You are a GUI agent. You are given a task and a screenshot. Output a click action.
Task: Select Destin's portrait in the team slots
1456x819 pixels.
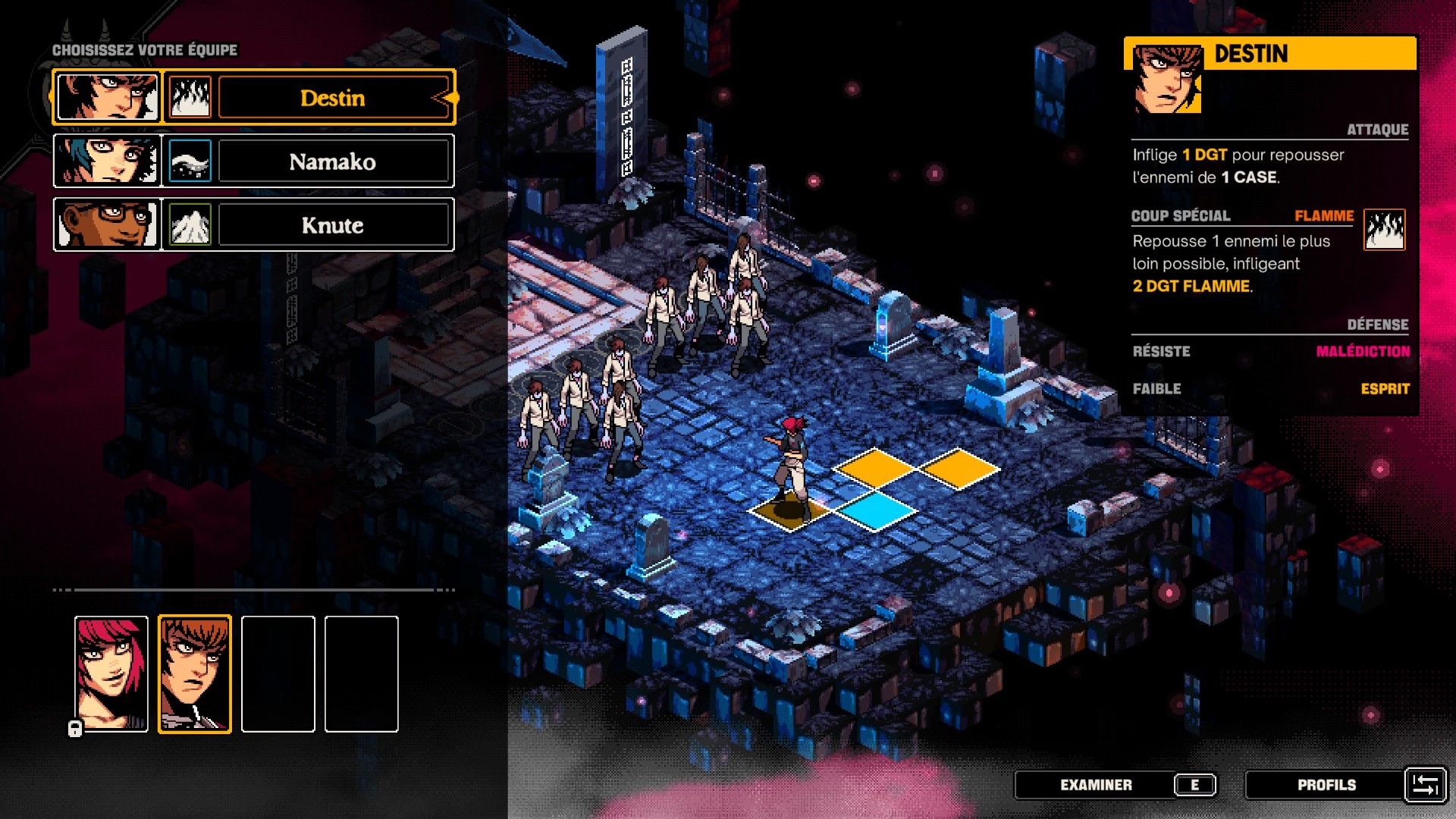[195, 673]
